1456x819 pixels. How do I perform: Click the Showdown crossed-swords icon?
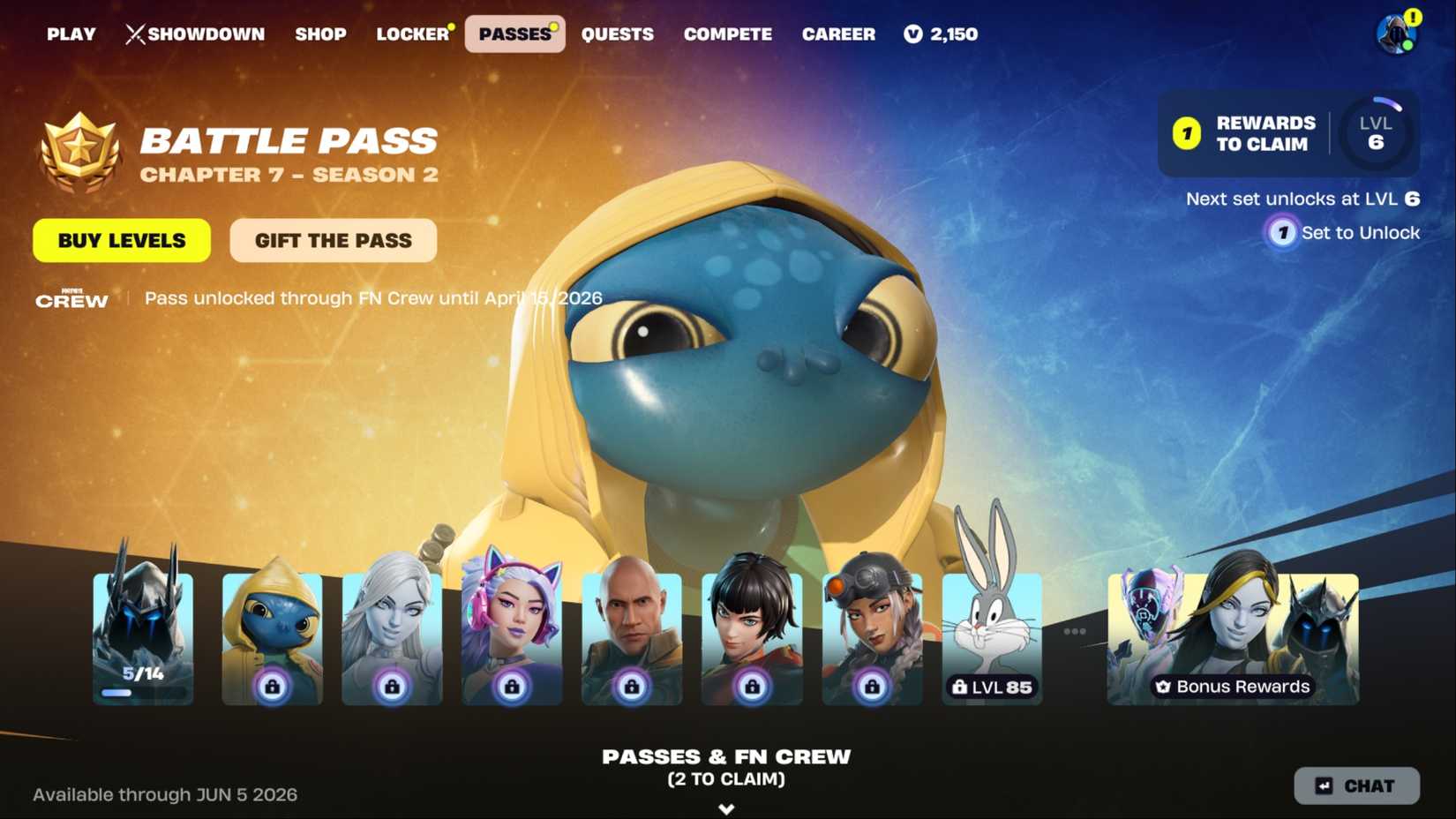pos(134,34)
